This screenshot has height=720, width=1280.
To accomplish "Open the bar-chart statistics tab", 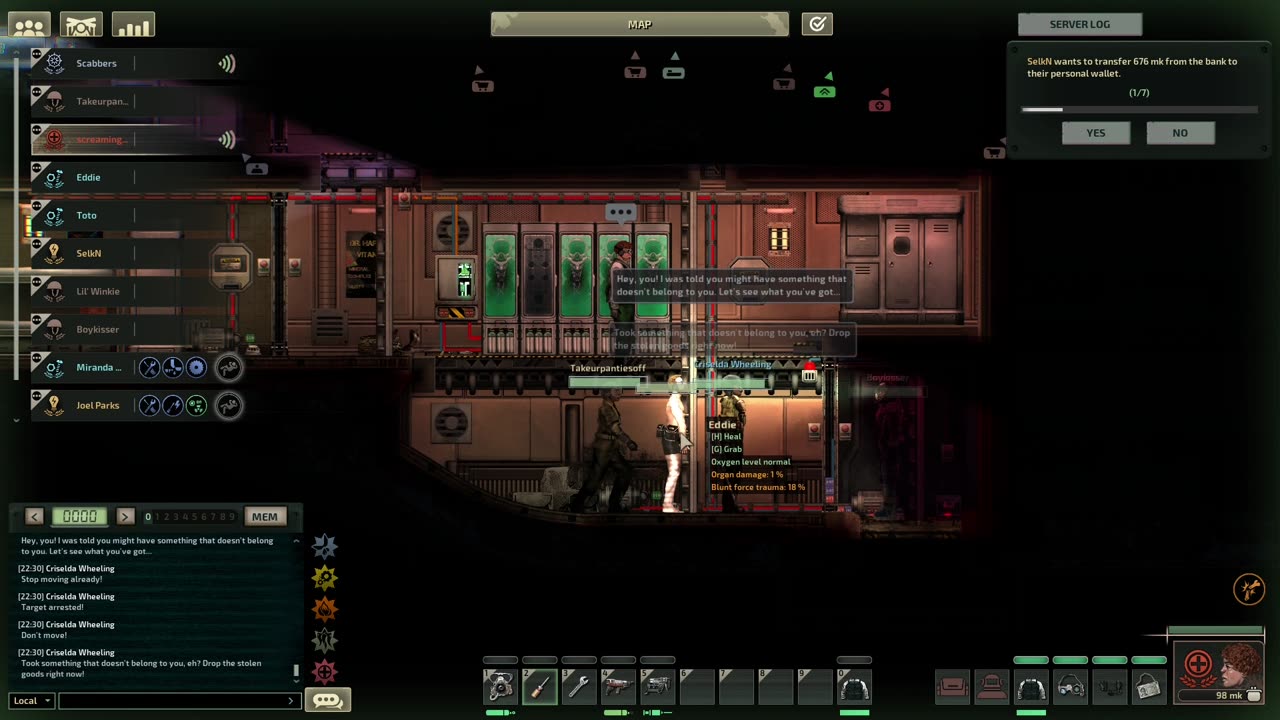I will tap(133, 26).
